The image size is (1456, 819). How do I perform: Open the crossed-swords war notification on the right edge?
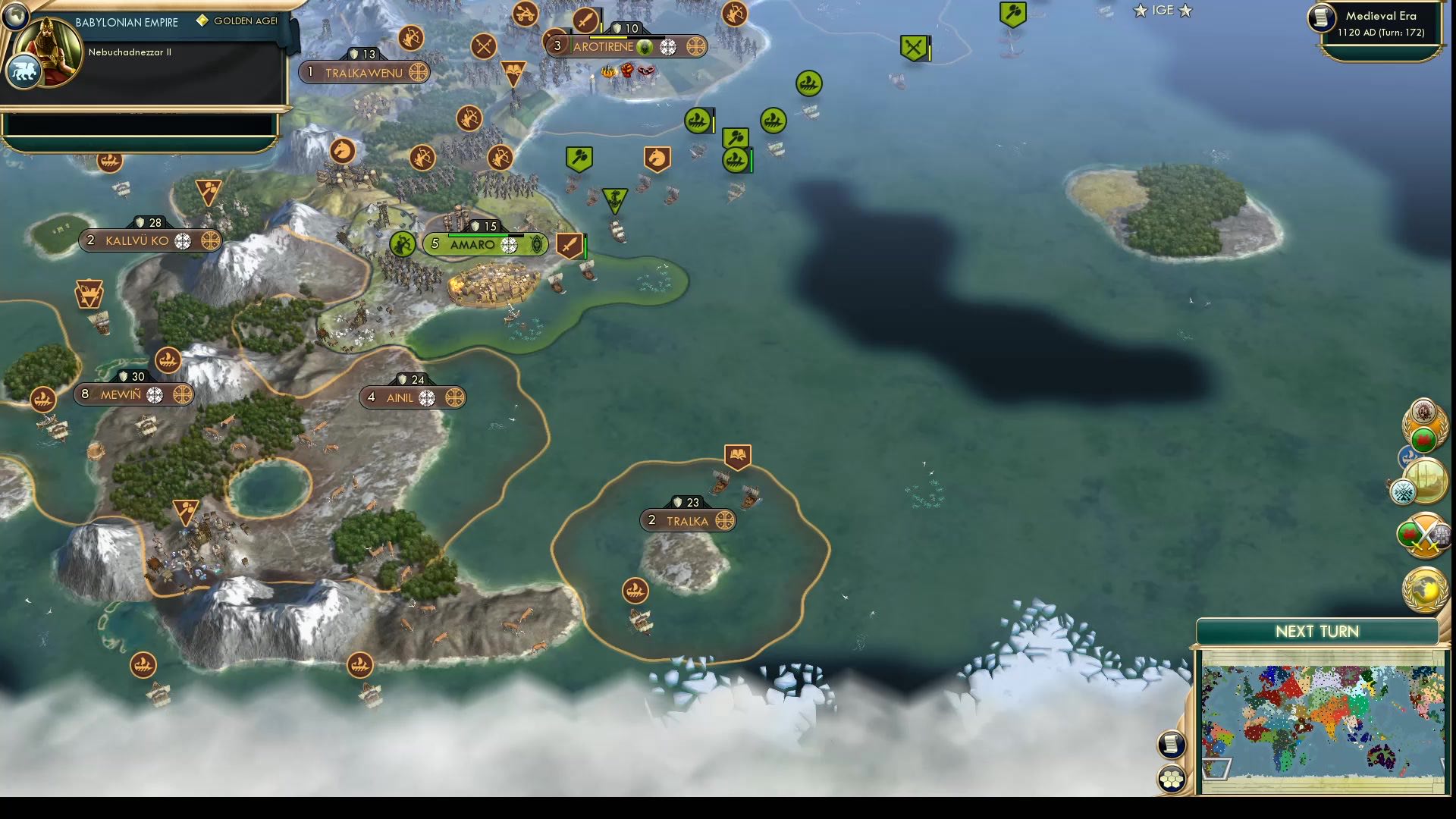1424,535
